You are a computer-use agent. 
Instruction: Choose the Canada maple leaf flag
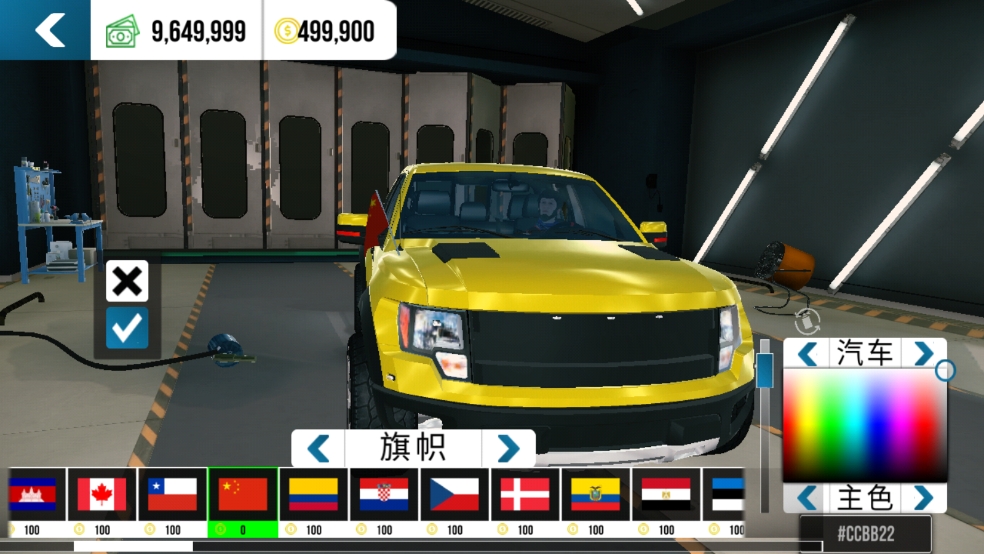102,494
